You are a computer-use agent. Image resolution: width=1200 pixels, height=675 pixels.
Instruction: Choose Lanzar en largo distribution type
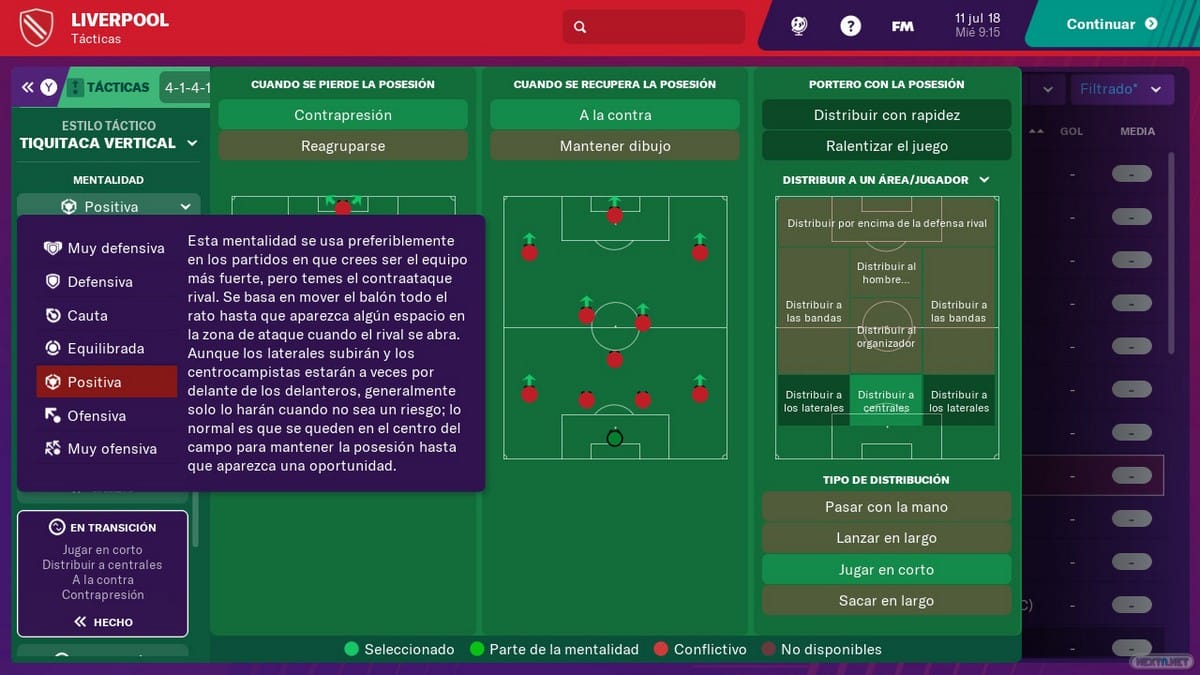(x=886, y=538)
